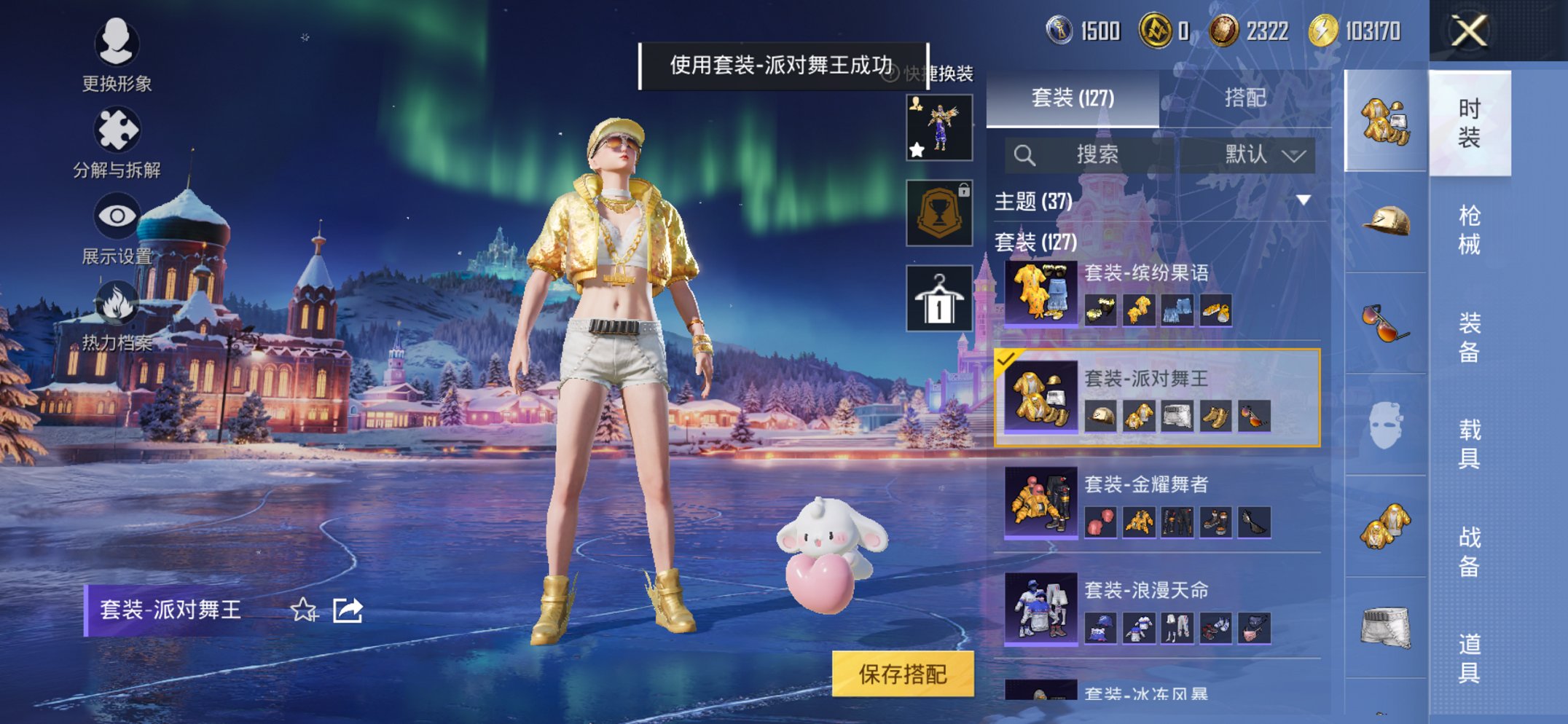This screenshot has height=724, width=1568.
Task: Open 展示设置 display settings
Action: click(119, 216)
